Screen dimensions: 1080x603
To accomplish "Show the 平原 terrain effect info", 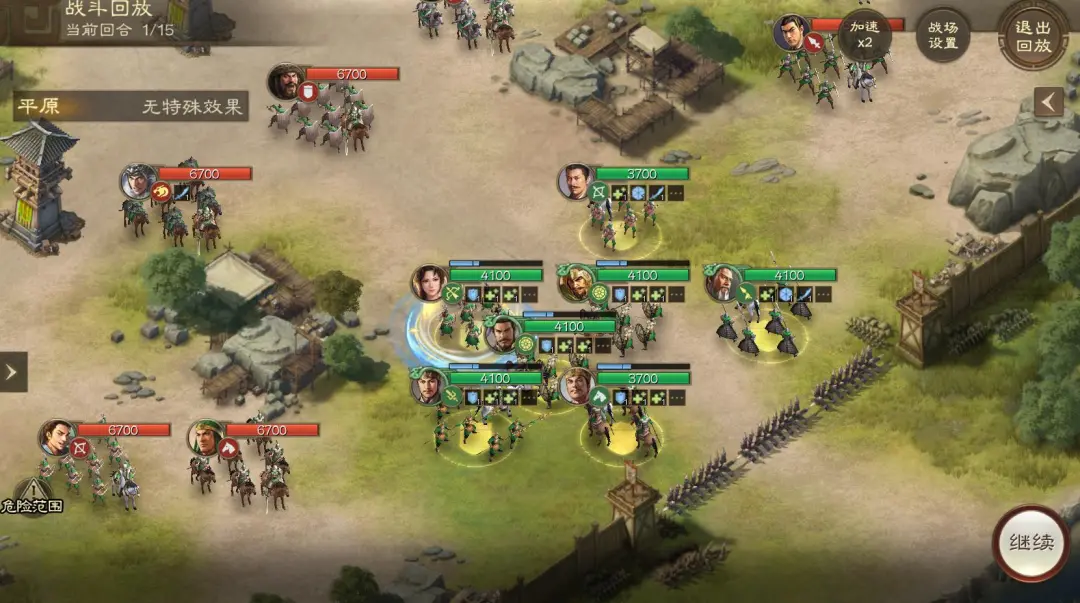I will click(x=130, y=106).
